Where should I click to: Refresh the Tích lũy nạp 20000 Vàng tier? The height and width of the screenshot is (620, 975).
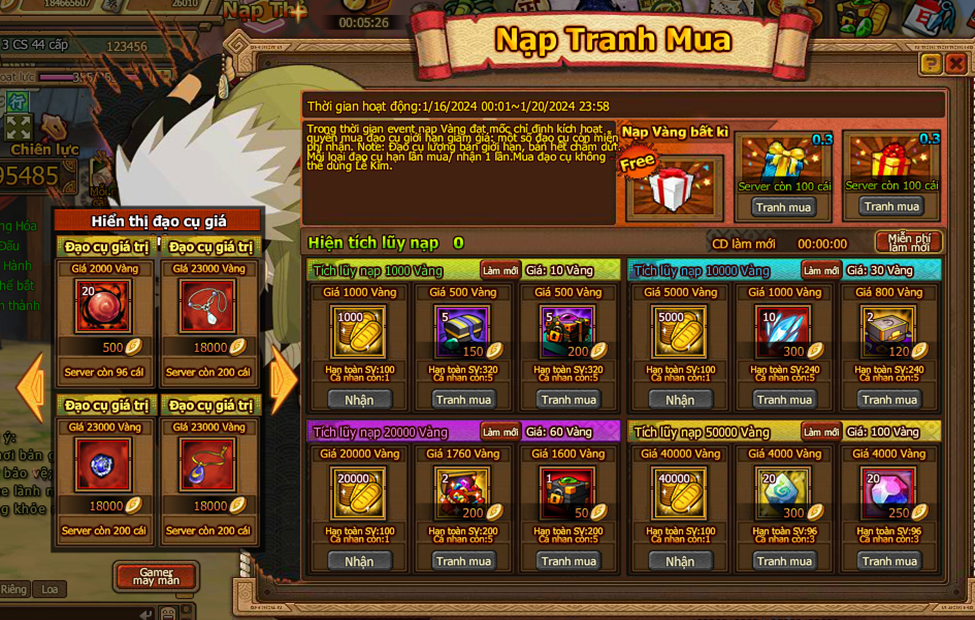[x=500, y=432]
